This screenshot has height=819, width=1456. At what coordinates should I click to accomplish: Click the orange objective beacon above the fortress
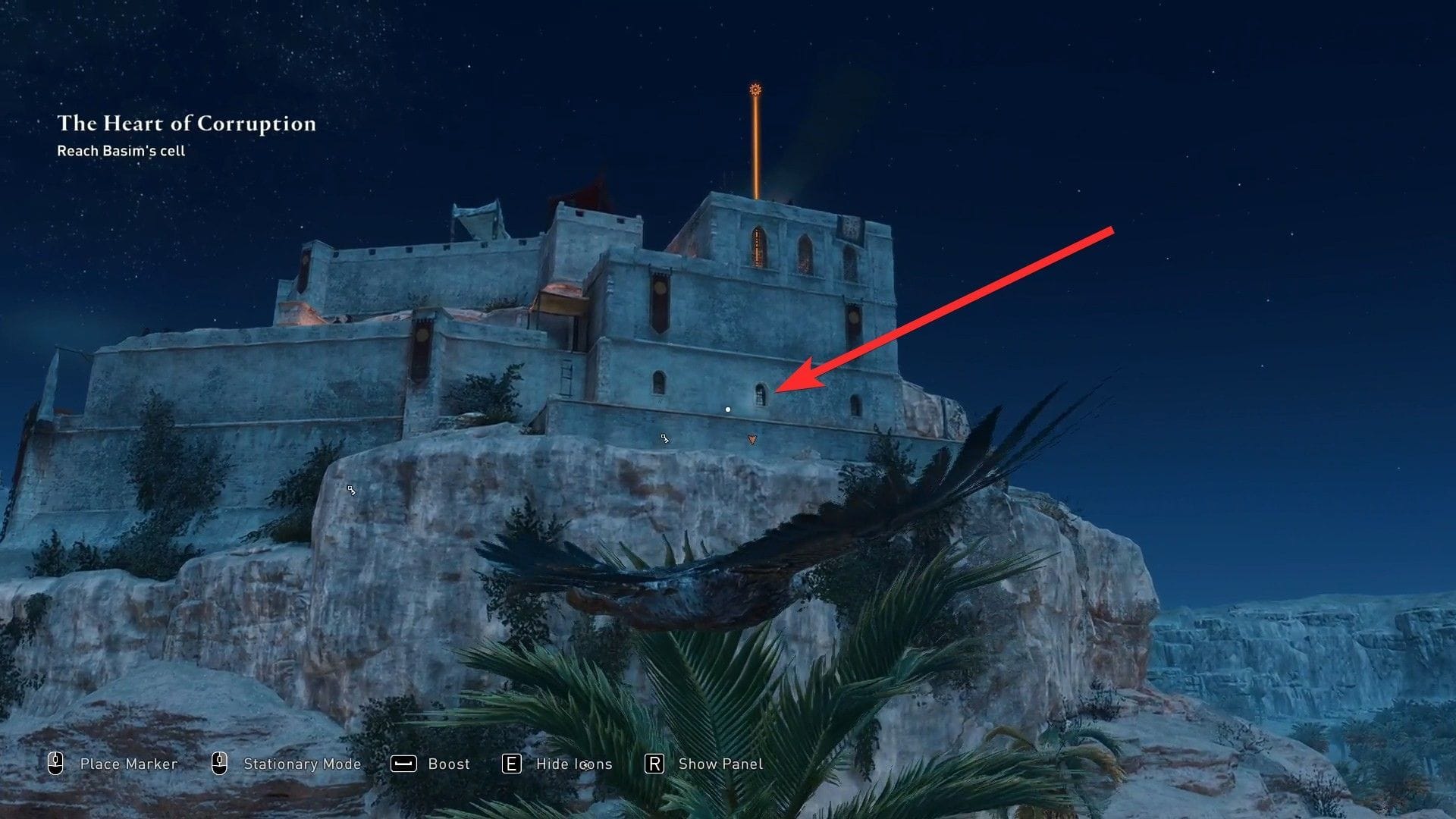[x=755, y=89]
